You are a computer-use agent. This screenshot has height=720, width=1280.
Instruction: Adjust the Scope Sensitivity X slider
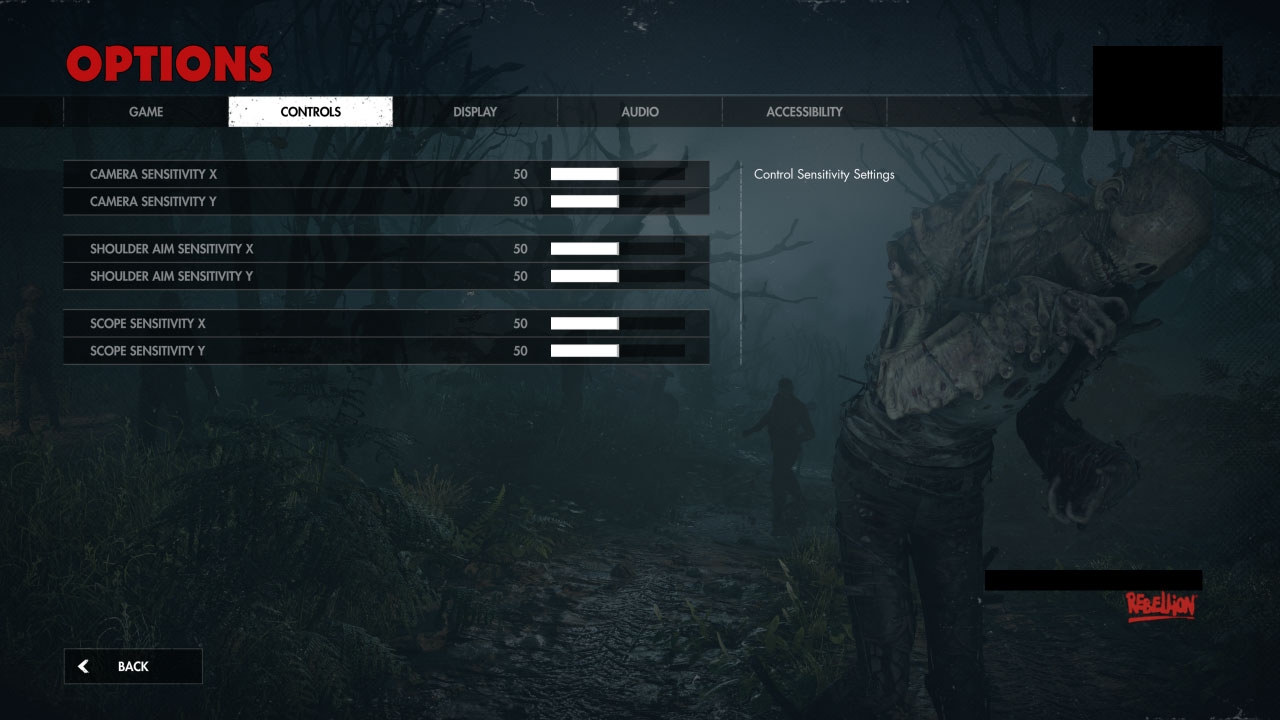(616, 323)
